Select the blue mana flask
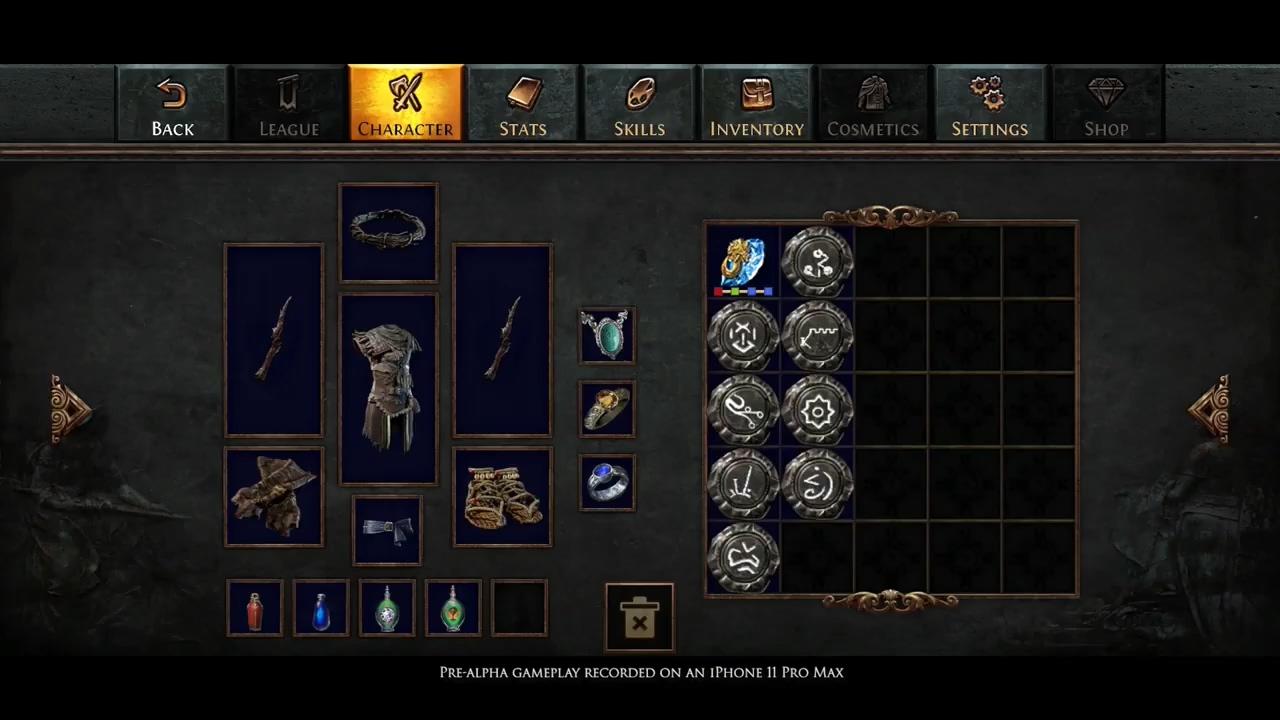Viewport: 1280px width, 720px height. [320, 608]
